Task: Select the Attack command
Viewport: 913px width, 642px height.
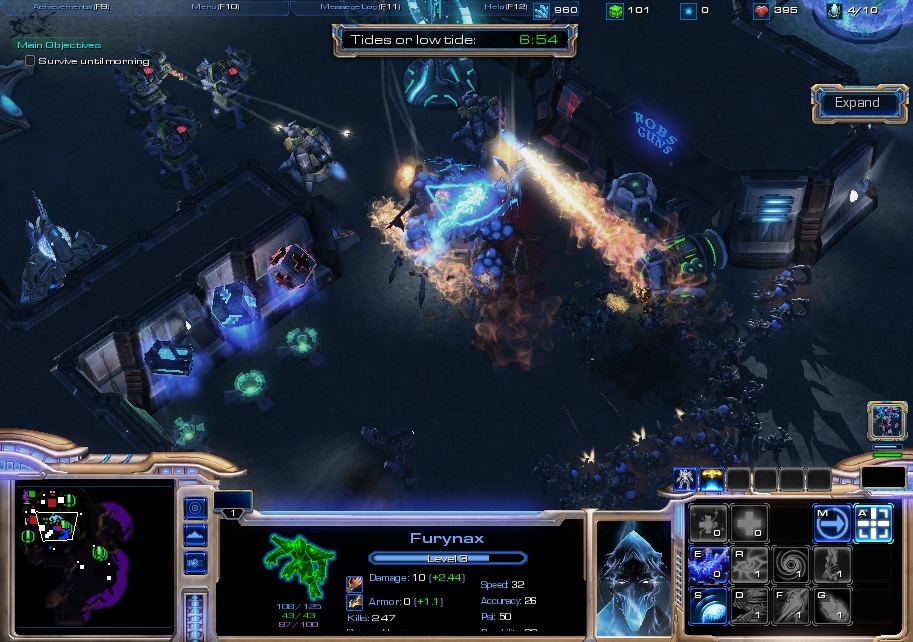Action: pyautogui.click(x=872, y=523)
